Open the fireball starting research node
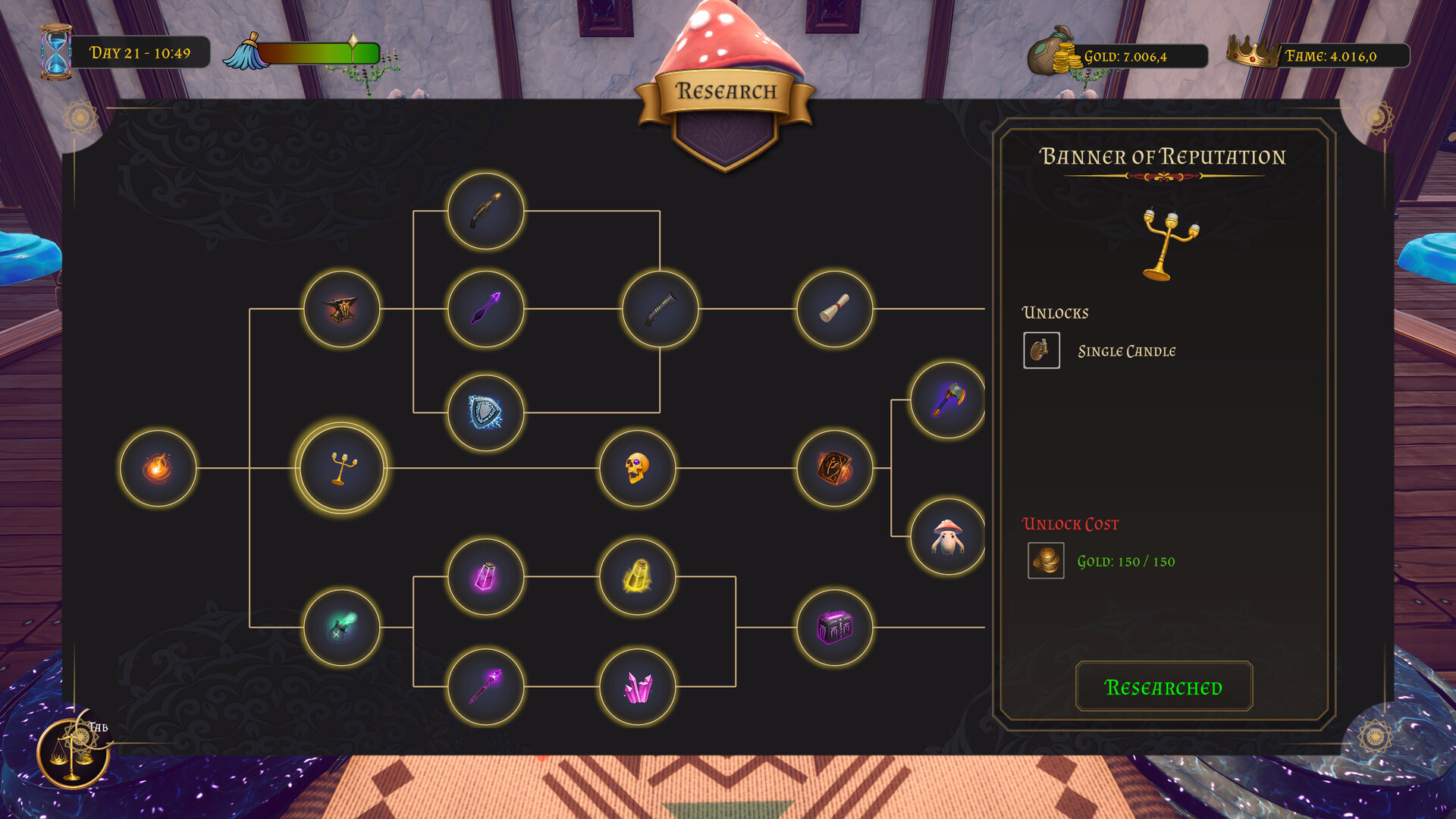 pos(158,468)
